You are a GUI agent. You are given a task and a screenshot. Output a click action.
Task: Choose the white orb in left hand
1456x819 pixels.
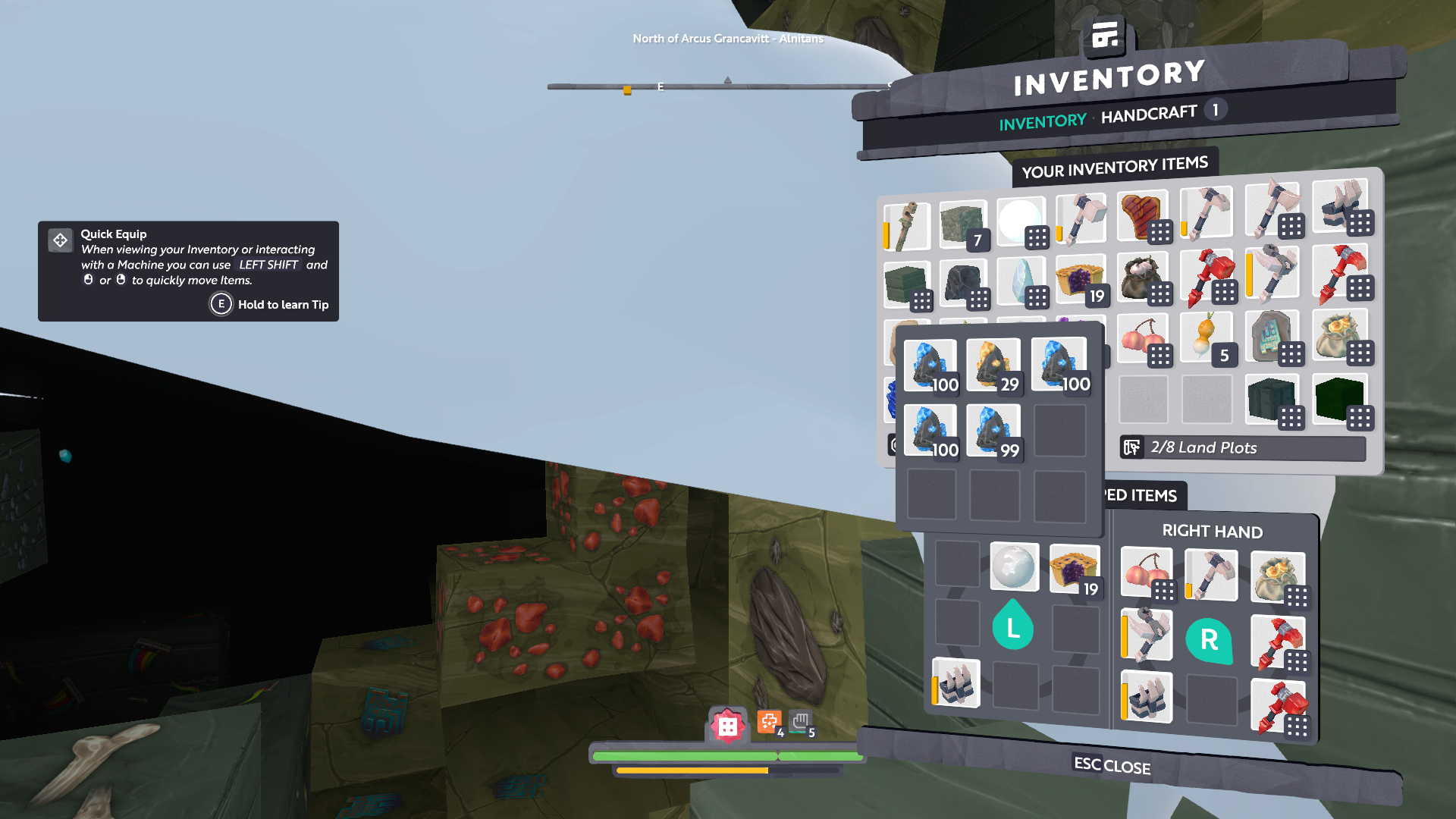(1014, 566)
